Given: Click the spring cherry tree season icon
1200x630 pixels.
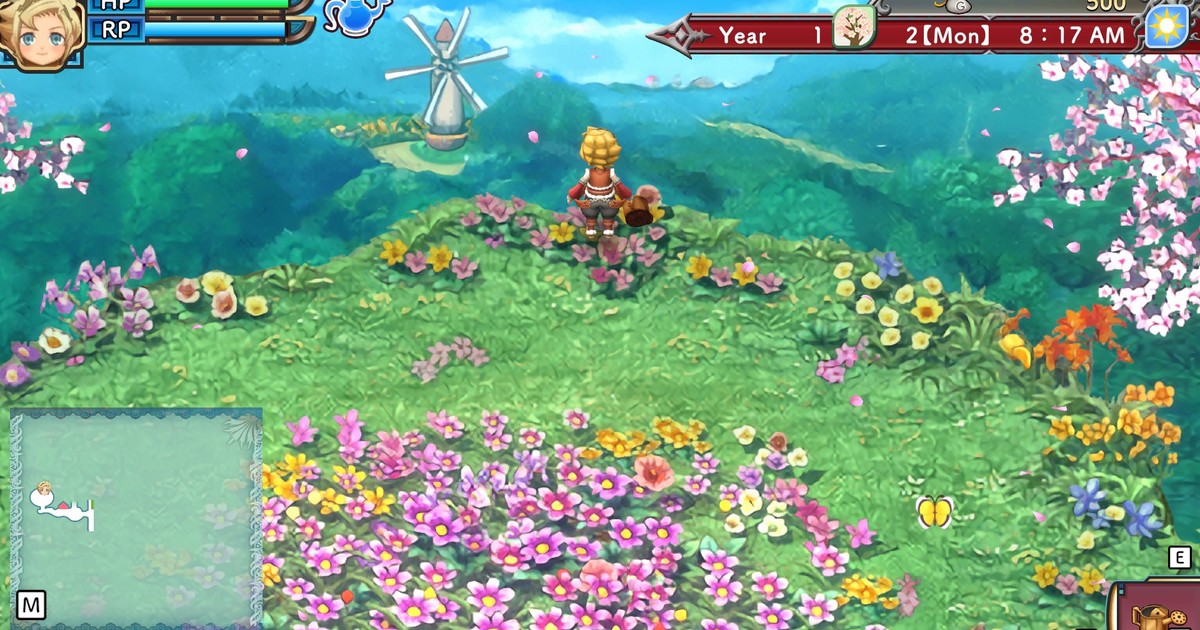Looking at the screenshot, I should (854, 27).
